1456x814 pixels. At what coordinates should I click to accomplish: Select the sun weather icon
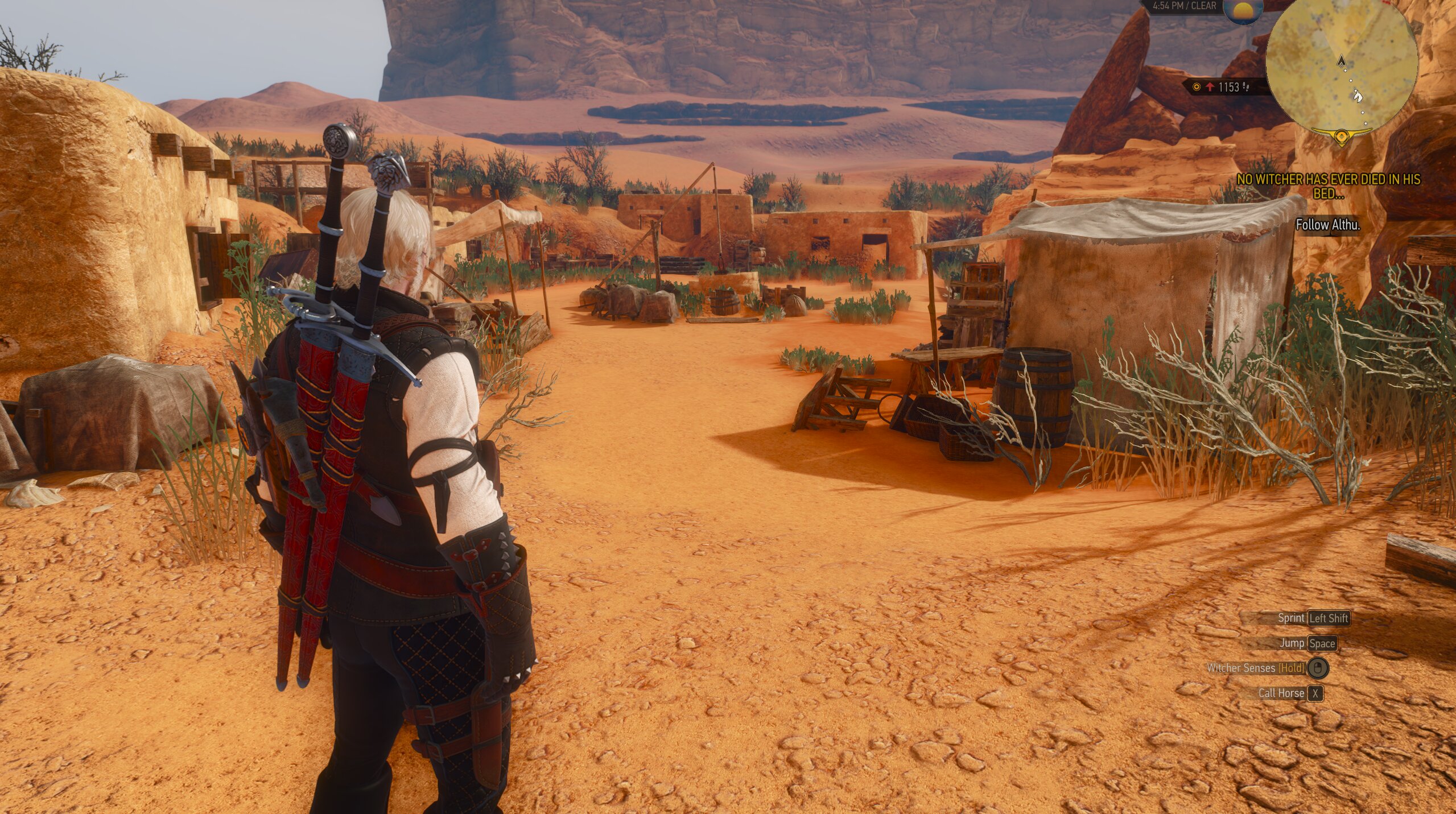click(x=1243, y=11)
